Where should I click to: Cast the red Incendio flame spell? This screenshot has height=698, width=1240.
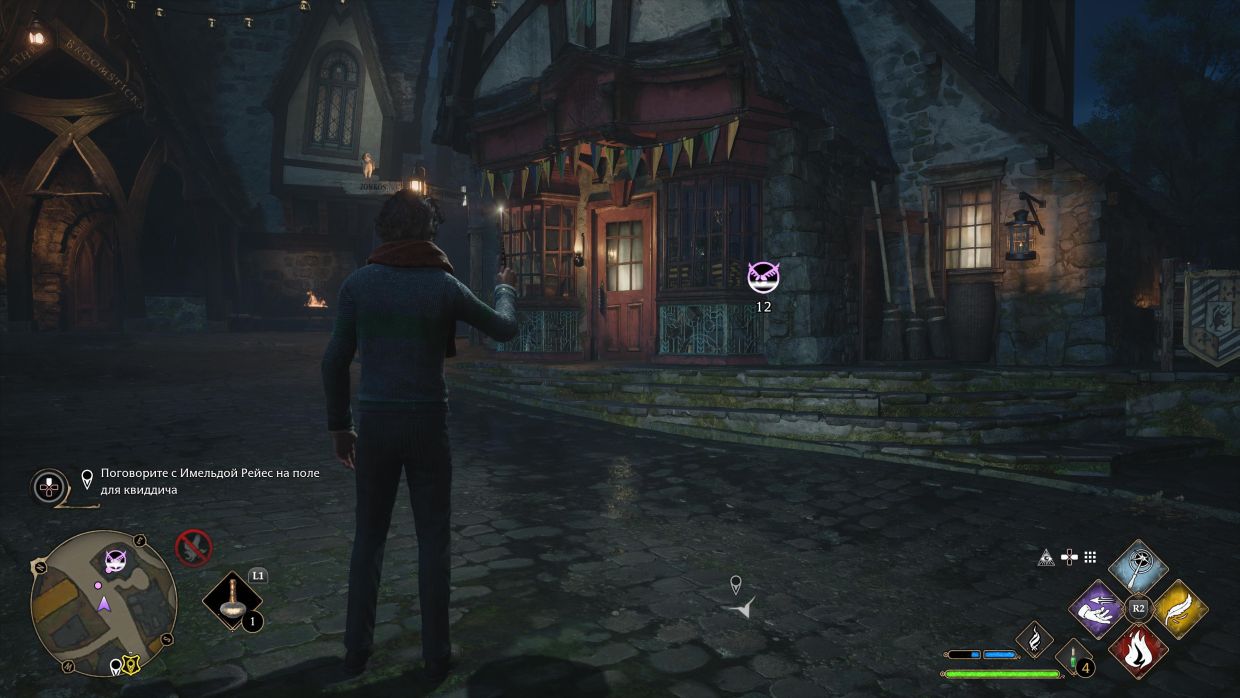1138,649
